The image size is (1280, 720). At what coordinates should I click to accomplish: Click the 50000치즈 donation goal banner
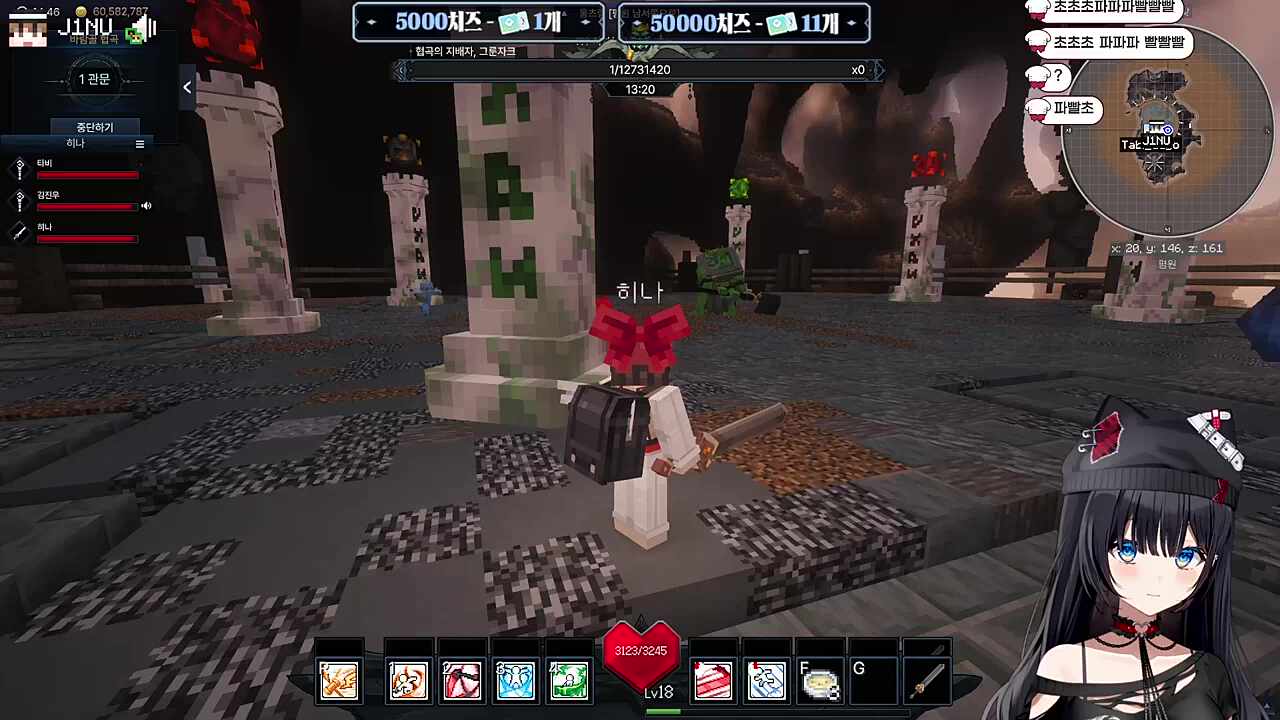(x=744, y=22)
